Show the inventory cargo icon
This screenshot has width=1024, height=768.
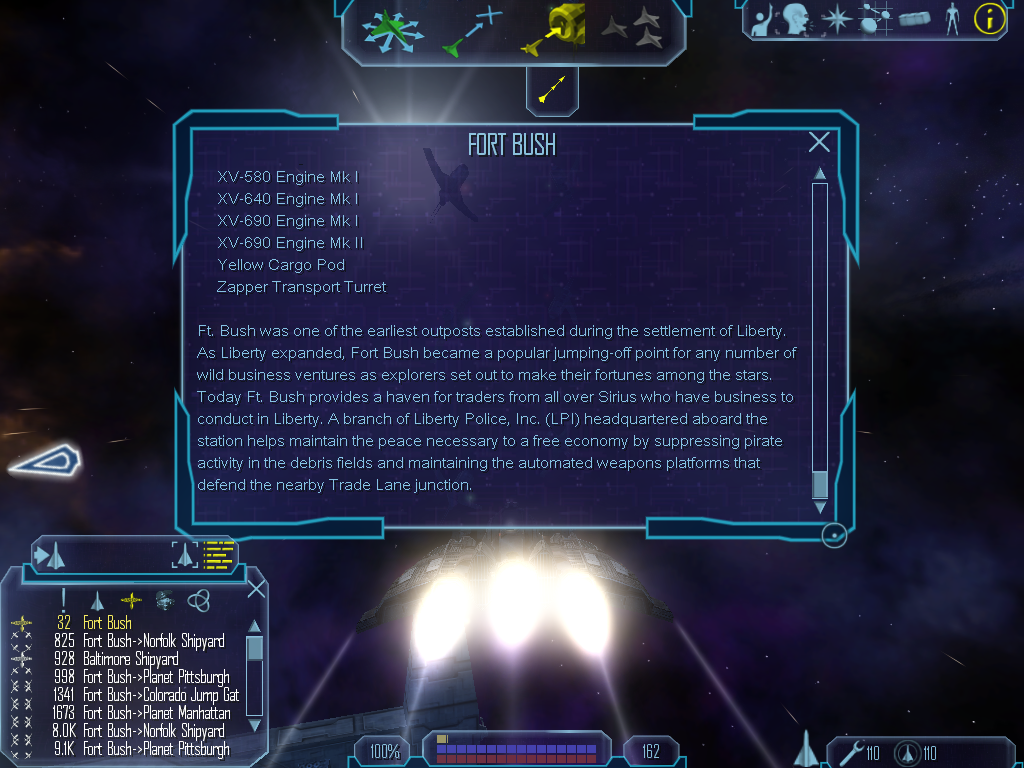pos(914,18)
